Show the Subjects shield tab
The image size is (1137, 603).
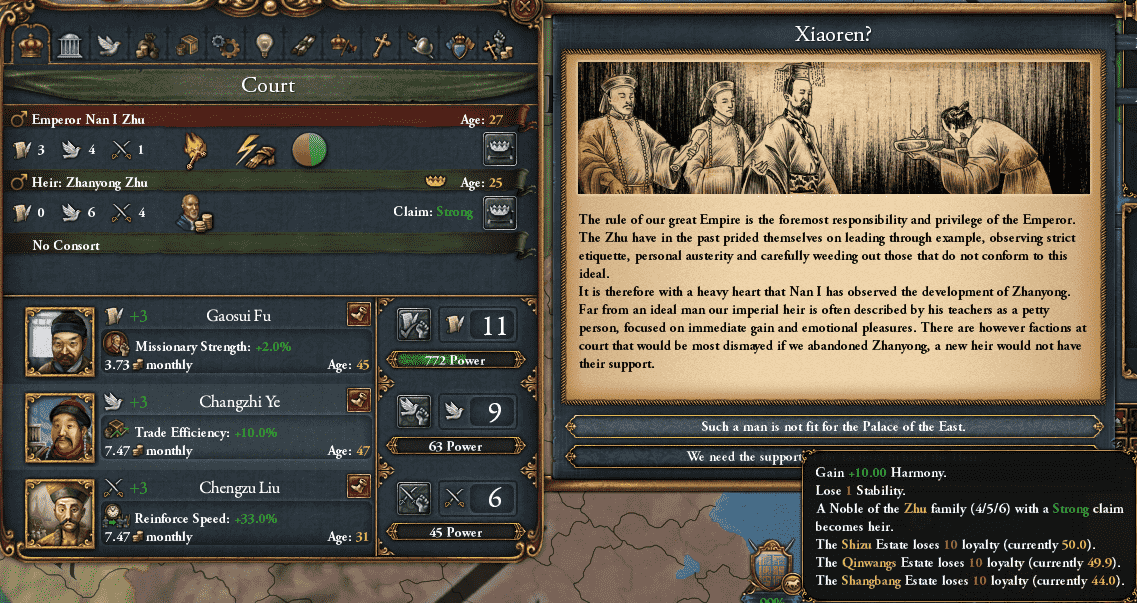pos(458,45)
